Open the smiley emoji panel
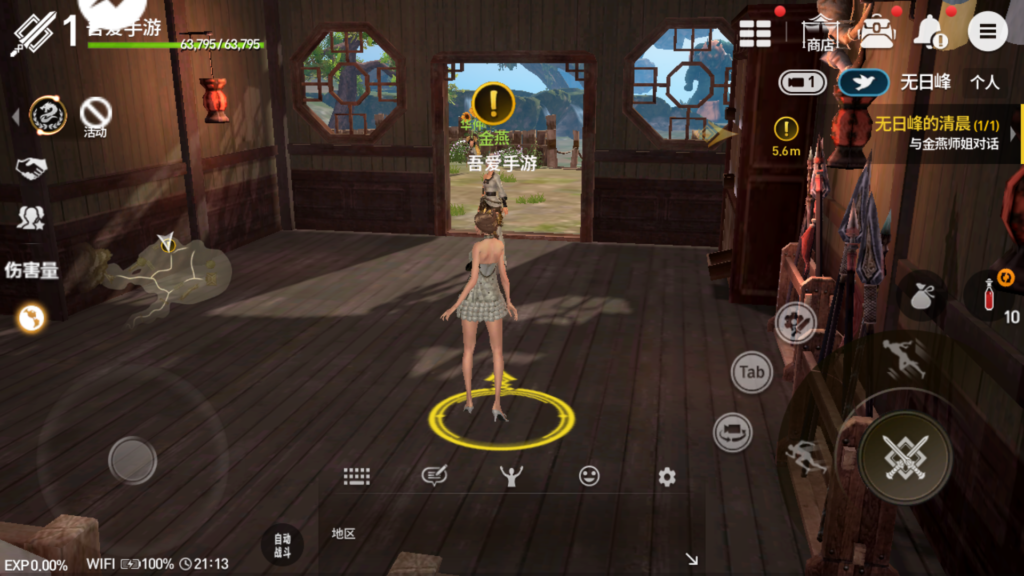Viewport: 1024px width, 576px height. click(x=589, y=476)
